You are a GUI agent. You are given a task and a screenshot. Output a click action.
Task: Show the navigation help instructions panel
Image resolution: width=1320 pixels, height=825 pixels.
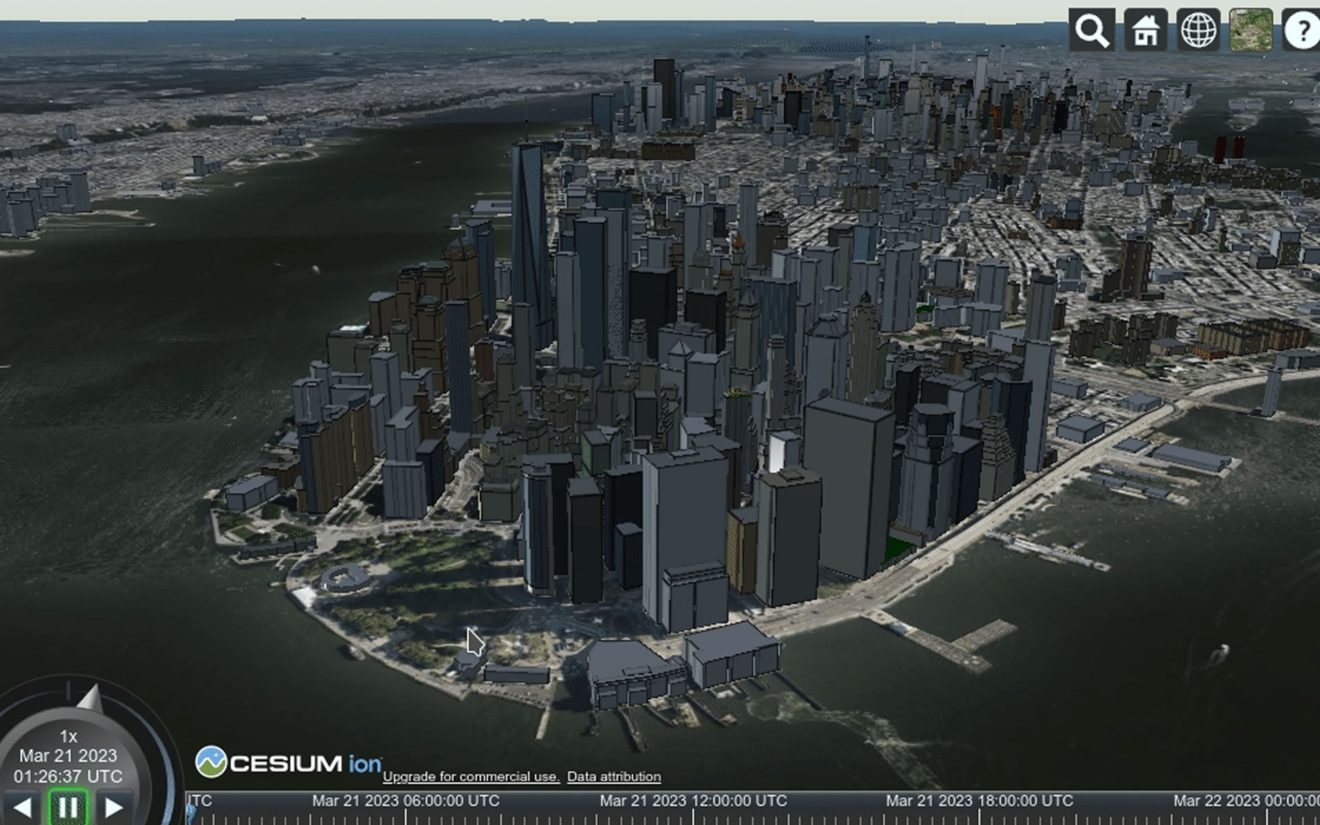pos(1301,30)
